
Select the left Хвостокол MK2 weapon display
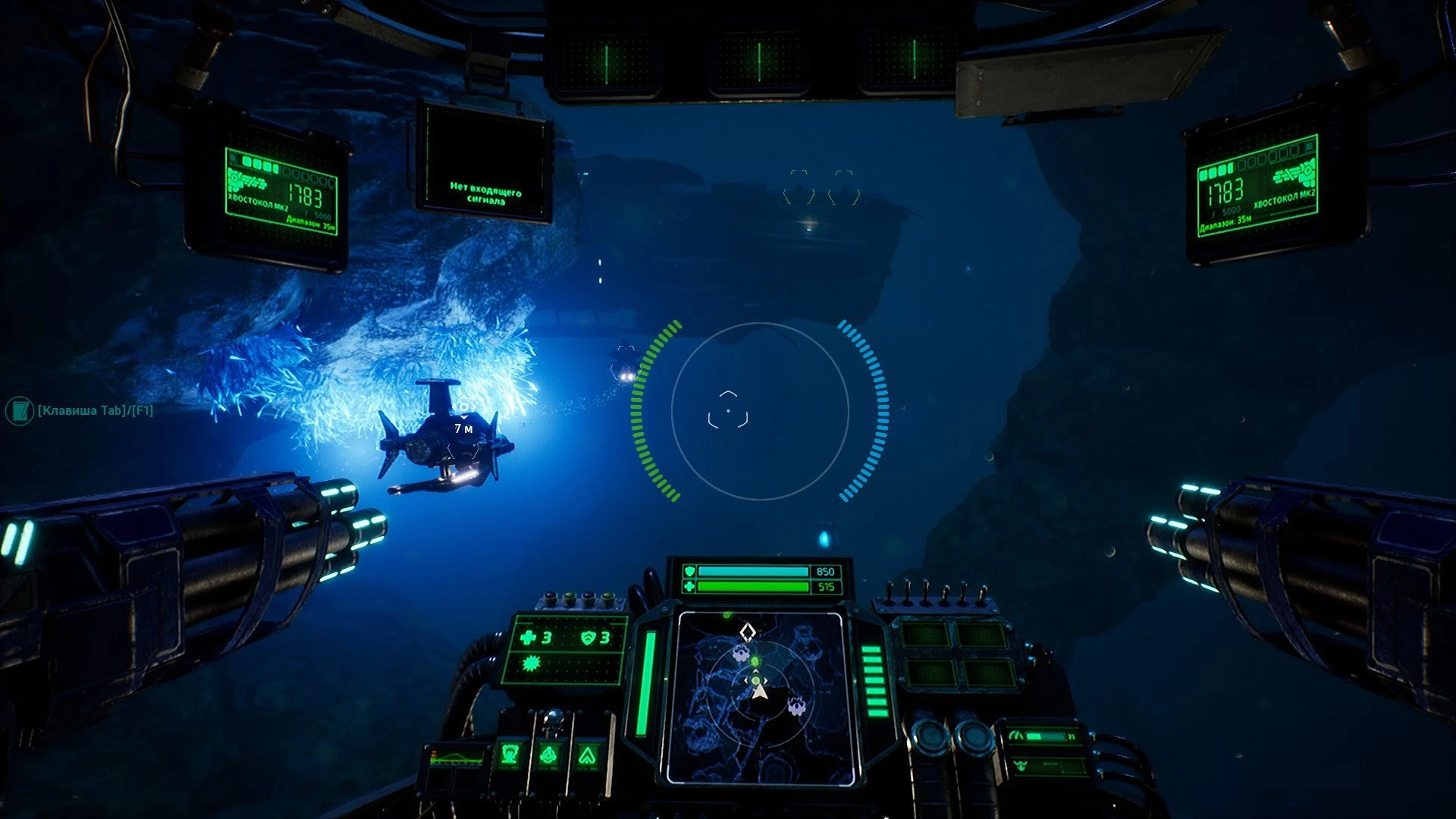tap(282, 191)
